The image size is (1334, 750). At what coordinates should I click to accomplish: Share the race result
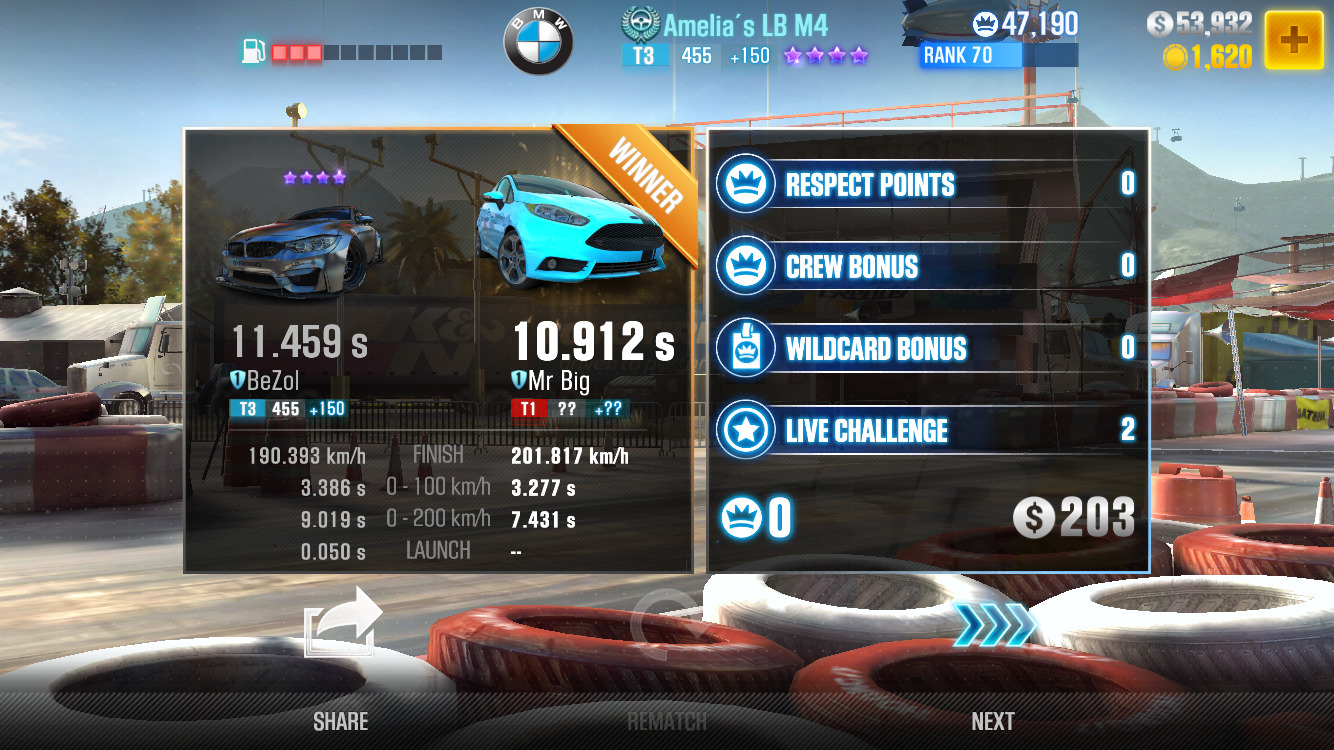click(x=342, y=624)
